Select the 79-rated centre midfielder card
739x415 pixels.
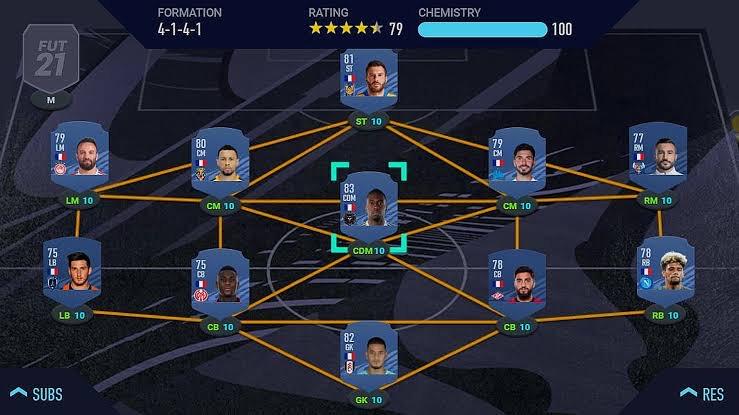coord(516,161)
